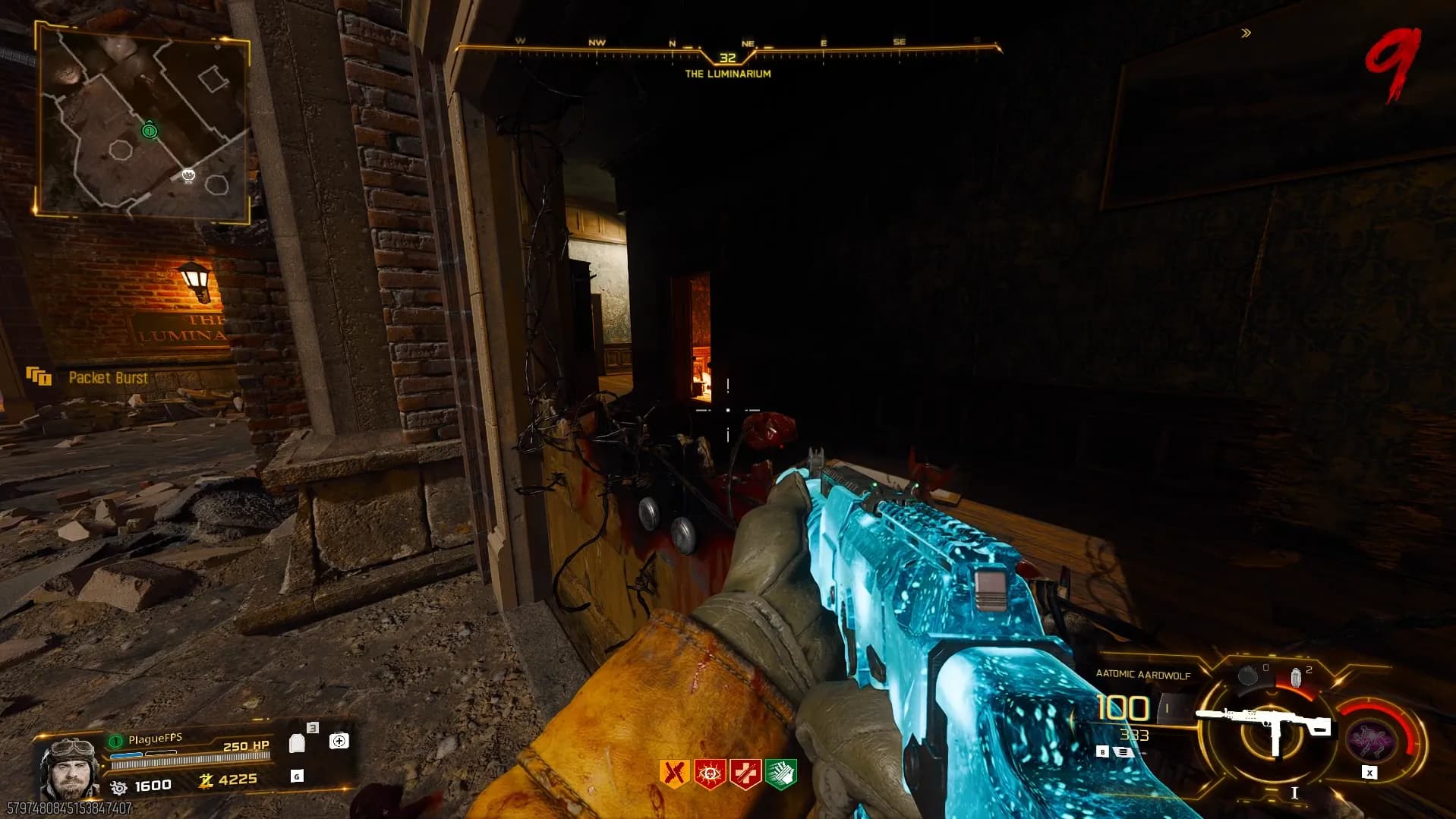Viewport: 1456px width, 819px height.
Task: Select the green hands perk icon
Action: coord(781,773)
